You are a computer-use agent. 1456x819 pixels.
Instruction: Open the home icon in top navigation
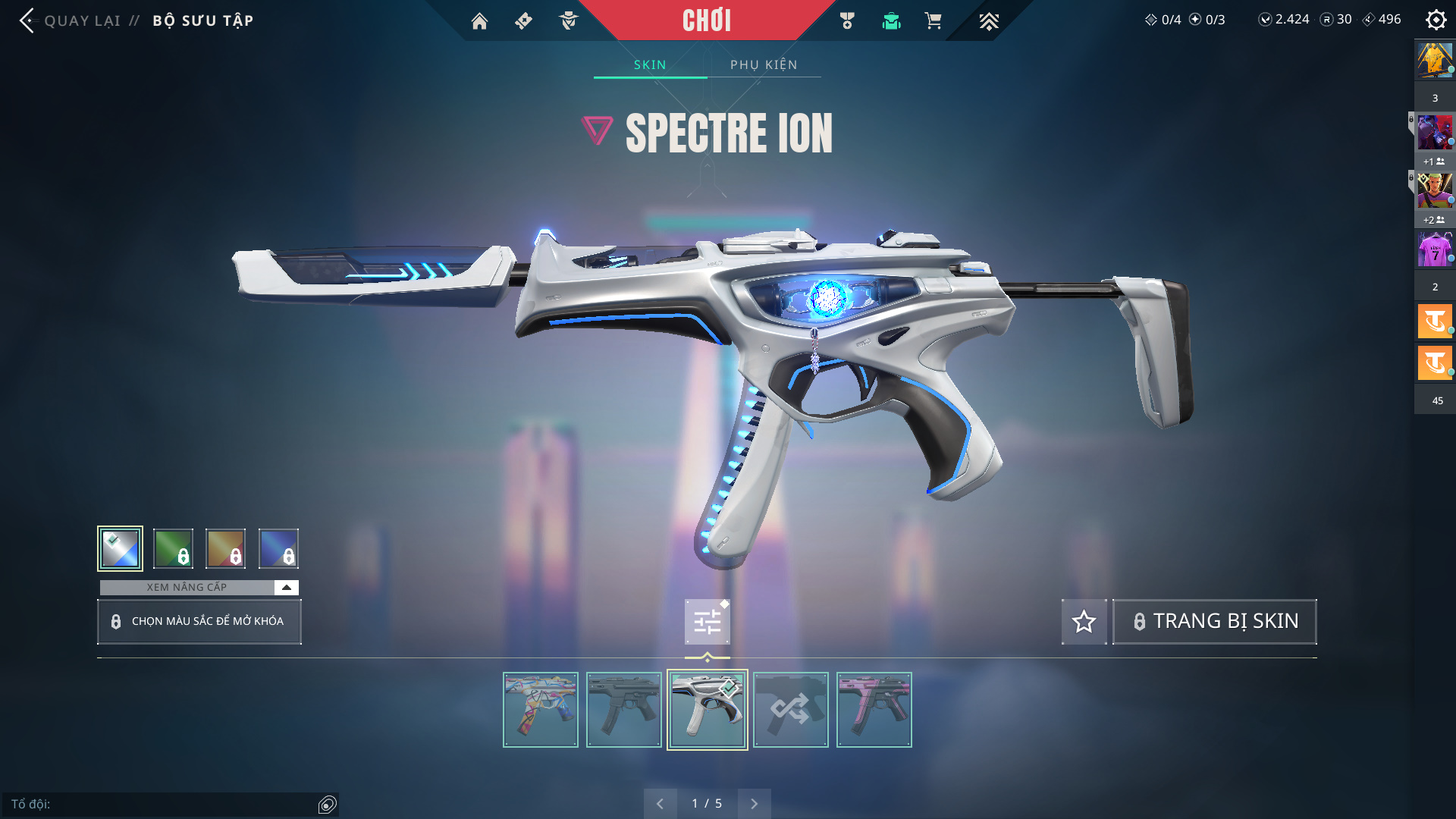click(479, 21)
